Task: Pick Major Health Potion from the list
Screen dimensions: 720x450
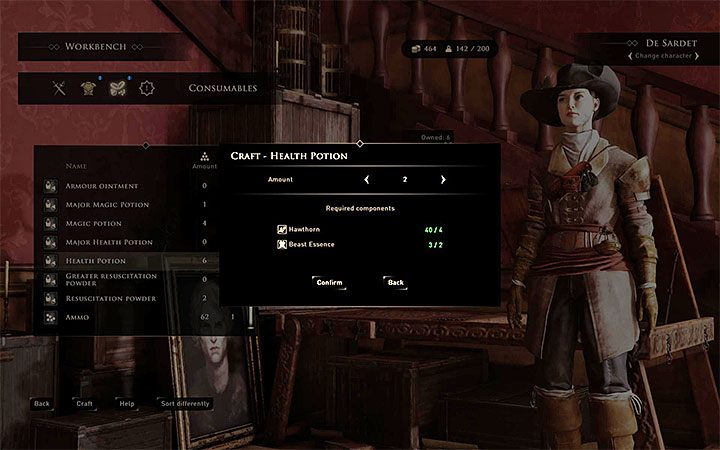Action: coord(109,242)
